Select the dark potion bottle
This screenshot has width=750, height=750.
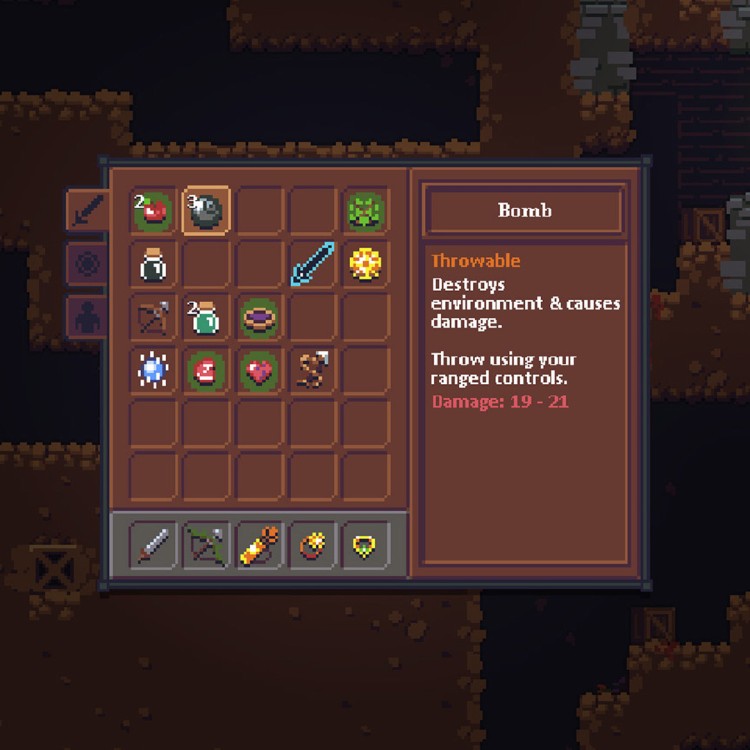coord(153,265)
